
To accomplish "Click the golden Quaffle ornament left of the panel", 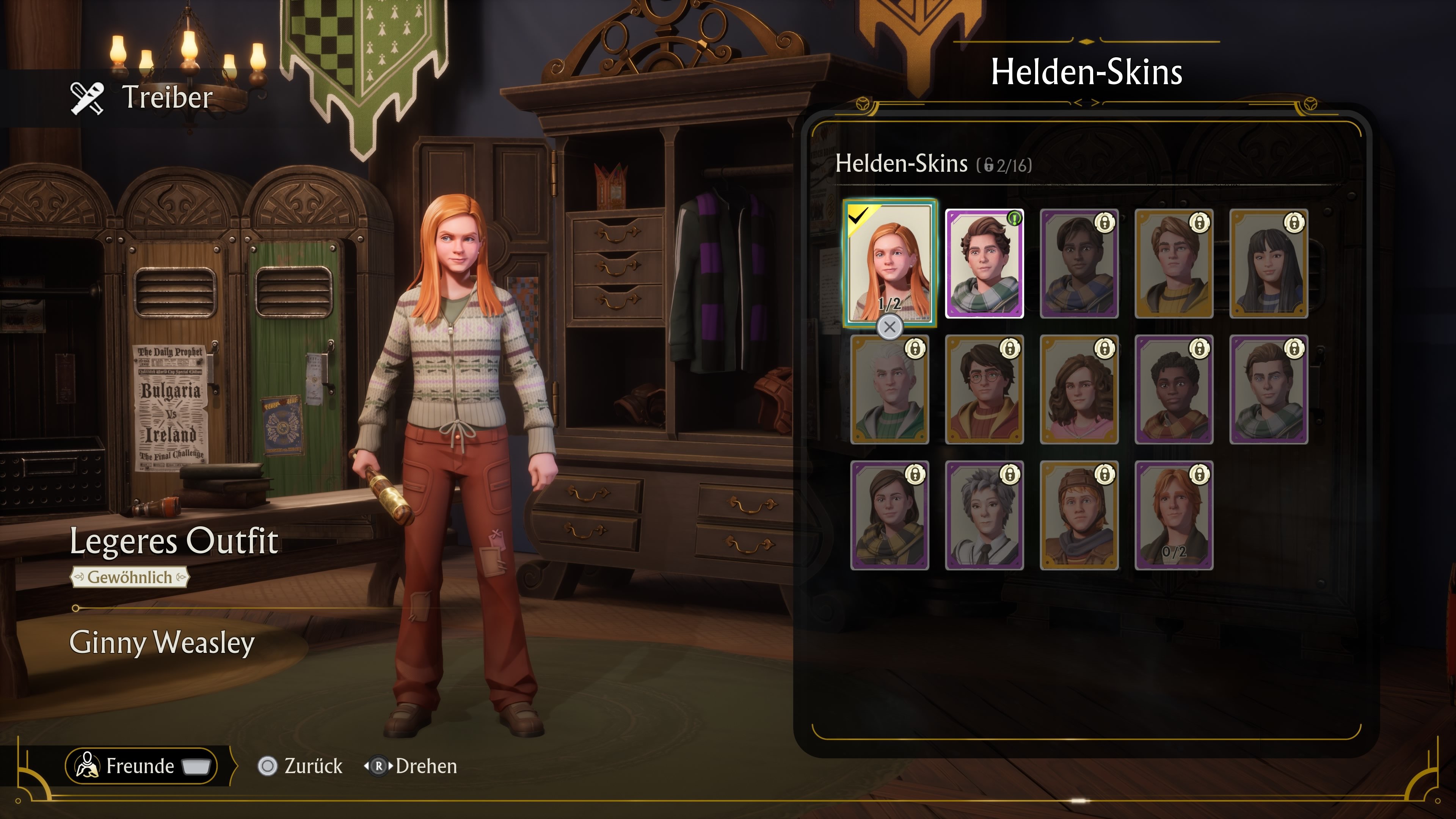I will click(864, 104).
